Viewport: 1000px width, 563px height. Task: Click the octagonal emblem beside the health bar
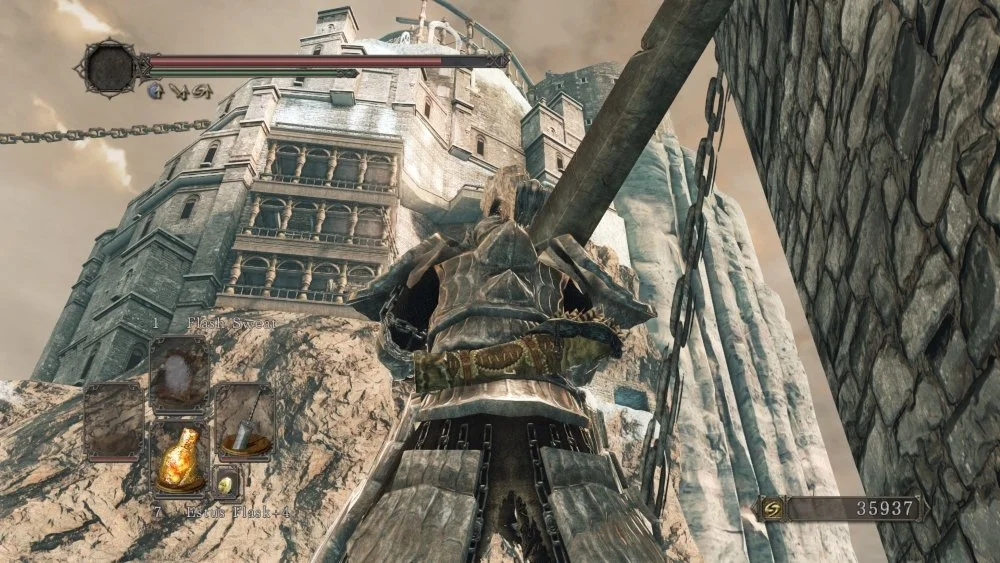pos(110,65)
